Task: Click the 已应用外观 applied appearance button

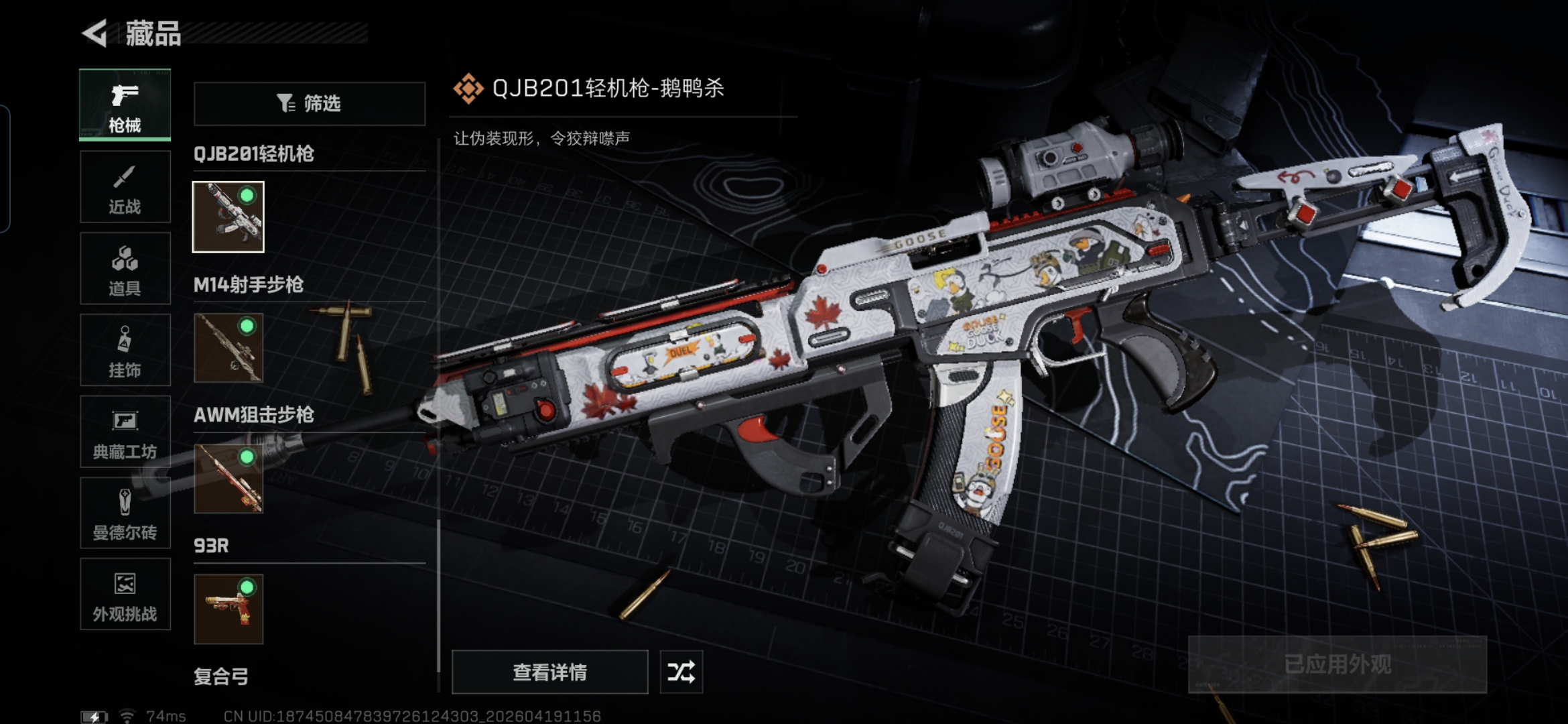Action: [1337, 664]
